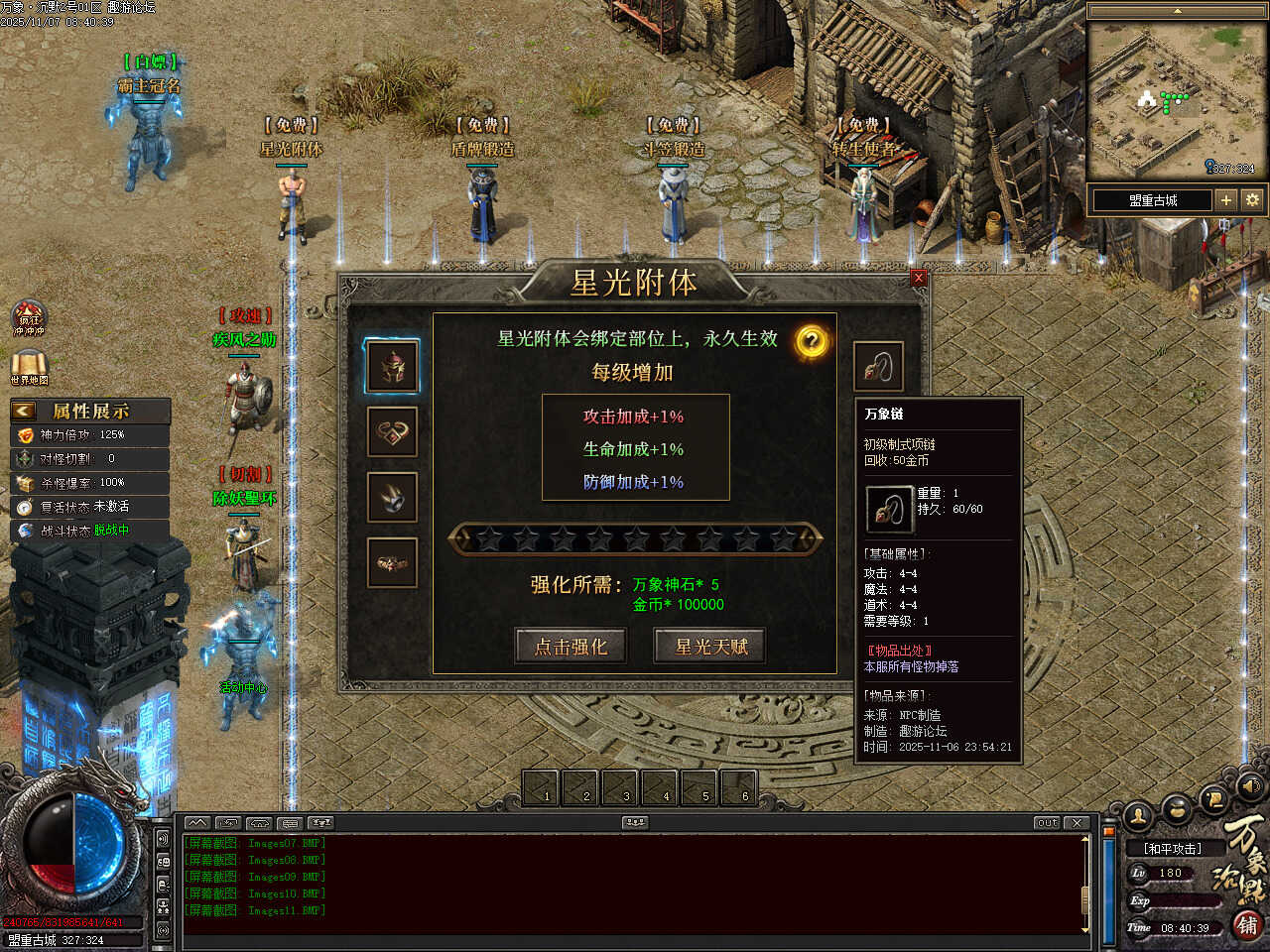Close the chat box with X
This screenshot has height=952, width=1270.
click(x=1077, y=823)
